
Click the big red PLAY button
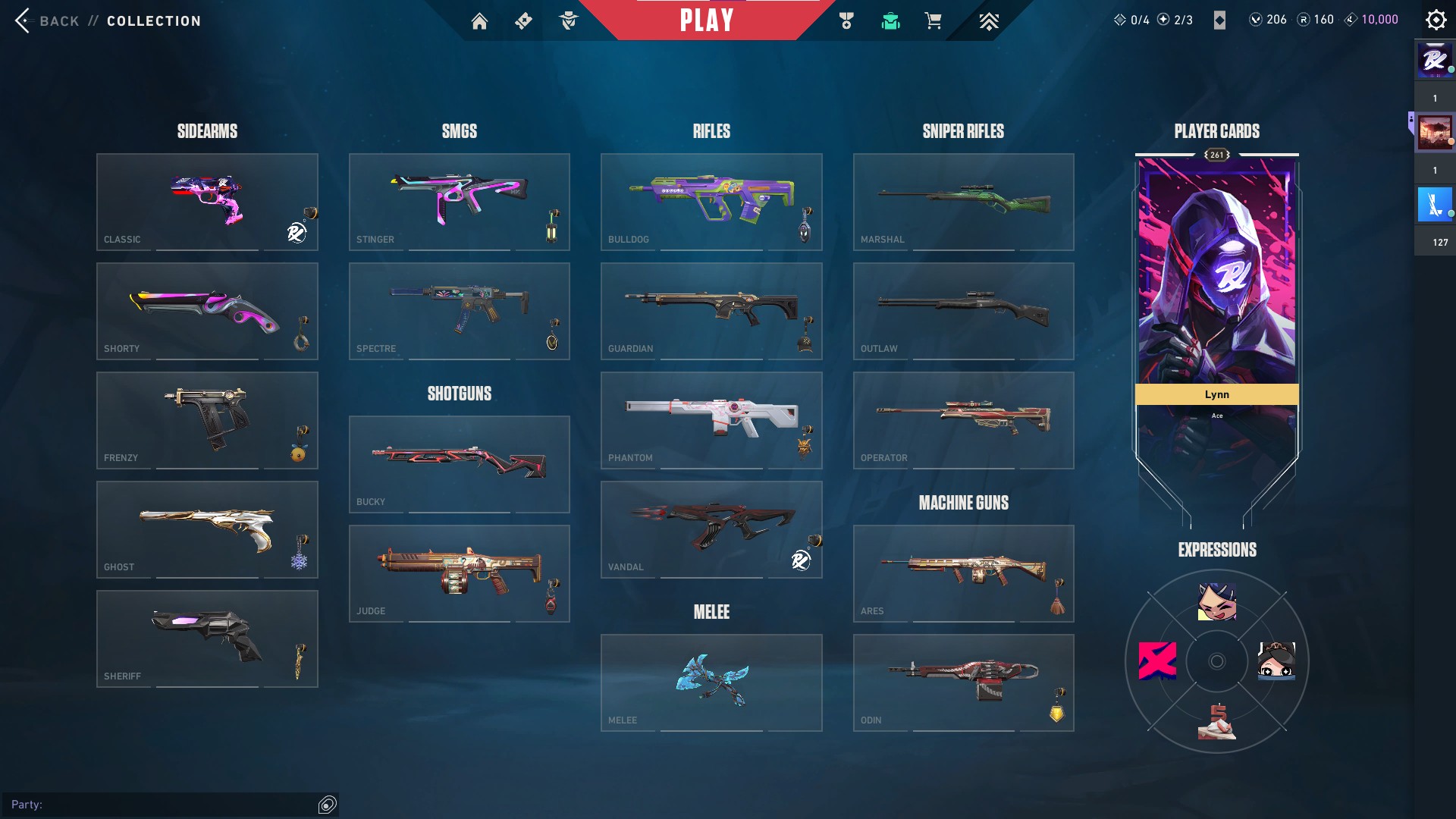click(706, 20)
